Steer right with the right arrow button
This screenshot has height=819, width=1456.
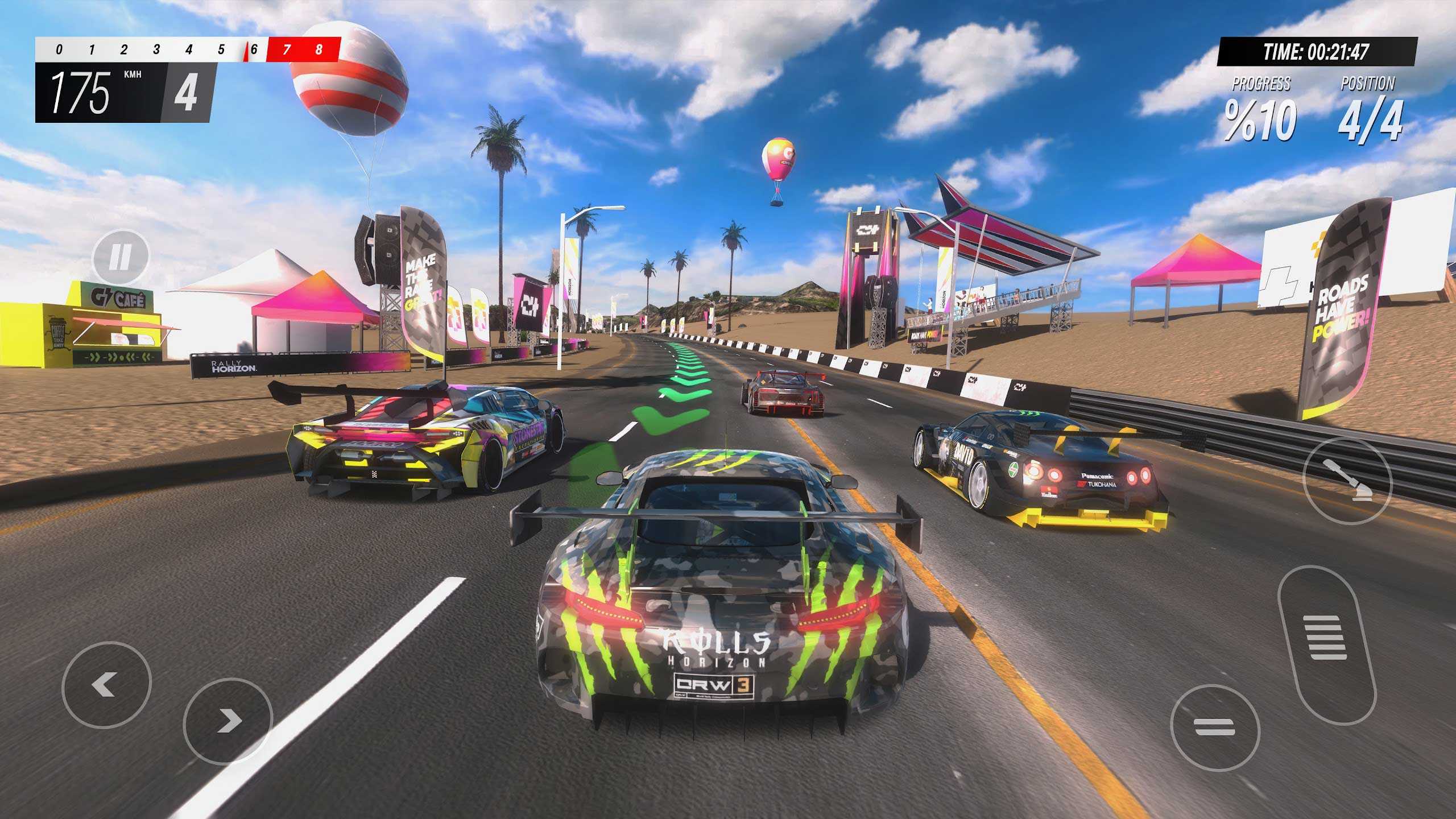228,721
